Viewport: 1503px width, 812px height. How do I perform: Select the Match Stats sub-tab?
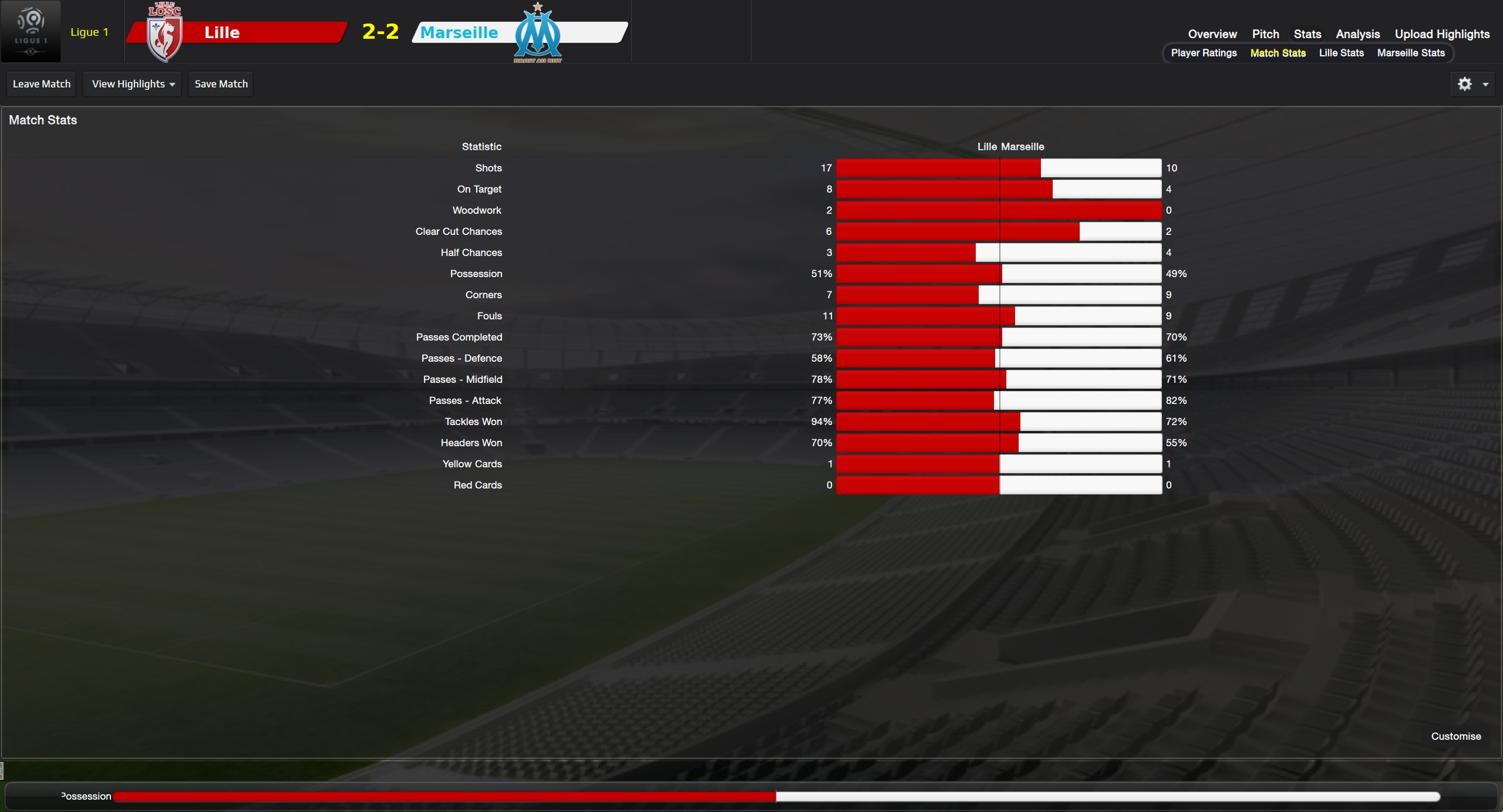(1278, 53)
